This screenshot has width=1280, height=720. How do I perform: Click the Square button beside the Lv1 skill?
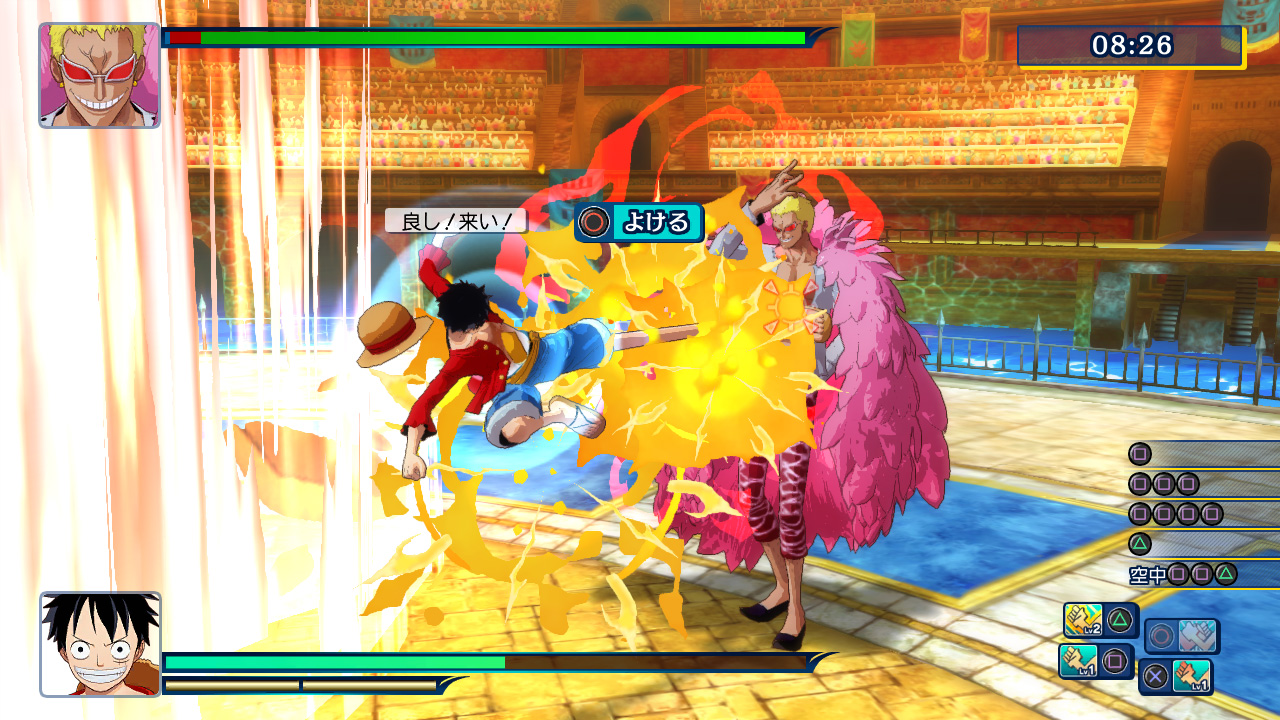pos(1116,660)
